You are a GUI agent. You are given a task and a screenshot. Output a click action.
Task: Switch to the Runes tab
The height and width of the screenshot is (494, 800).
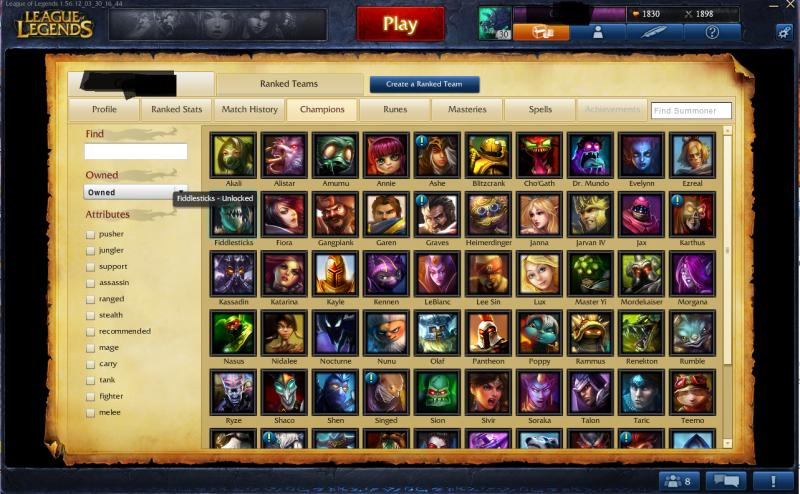[x=395, y=110]
